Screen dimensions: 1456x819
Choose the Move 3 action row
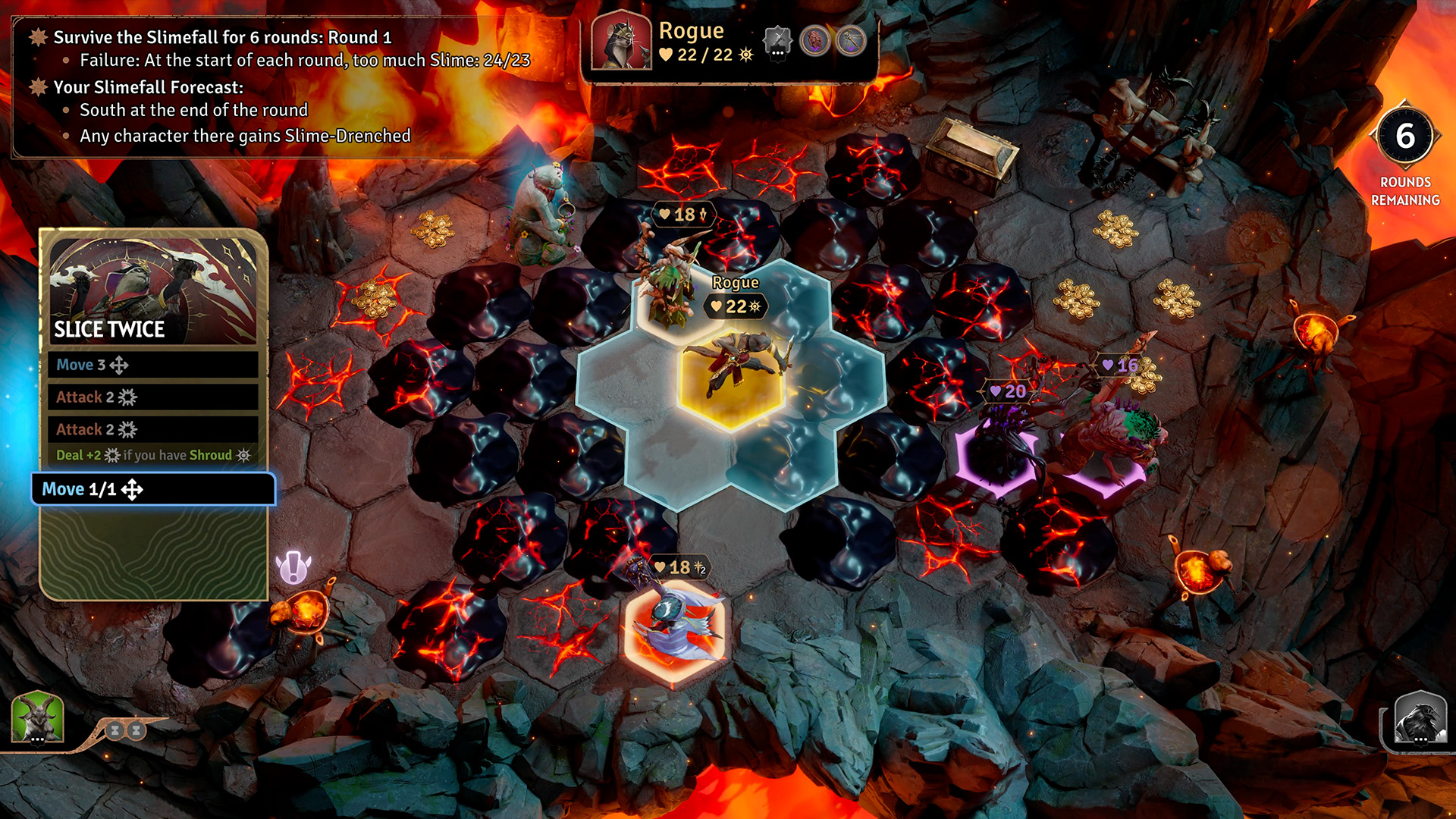(x=153, y=365)
